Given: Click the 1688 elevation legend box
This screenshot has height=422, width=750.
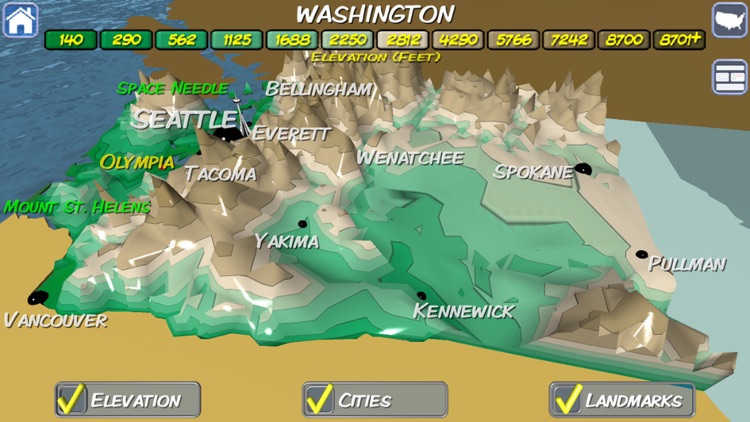Looking at the screenshot, I should pyautogui.click(x=291, y=41).
